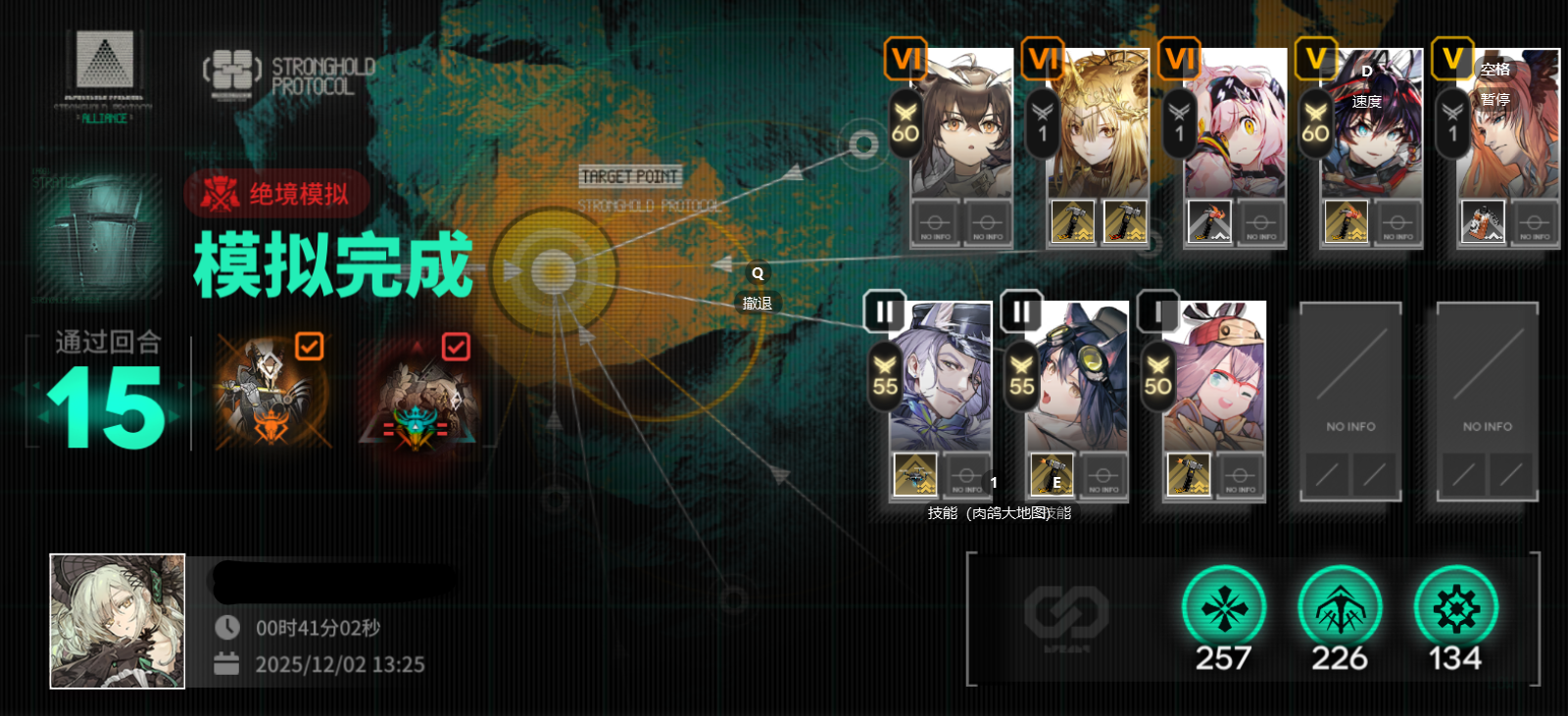
Task: Inspect the orange-checked boss emblem
Action: coord(270,392)
